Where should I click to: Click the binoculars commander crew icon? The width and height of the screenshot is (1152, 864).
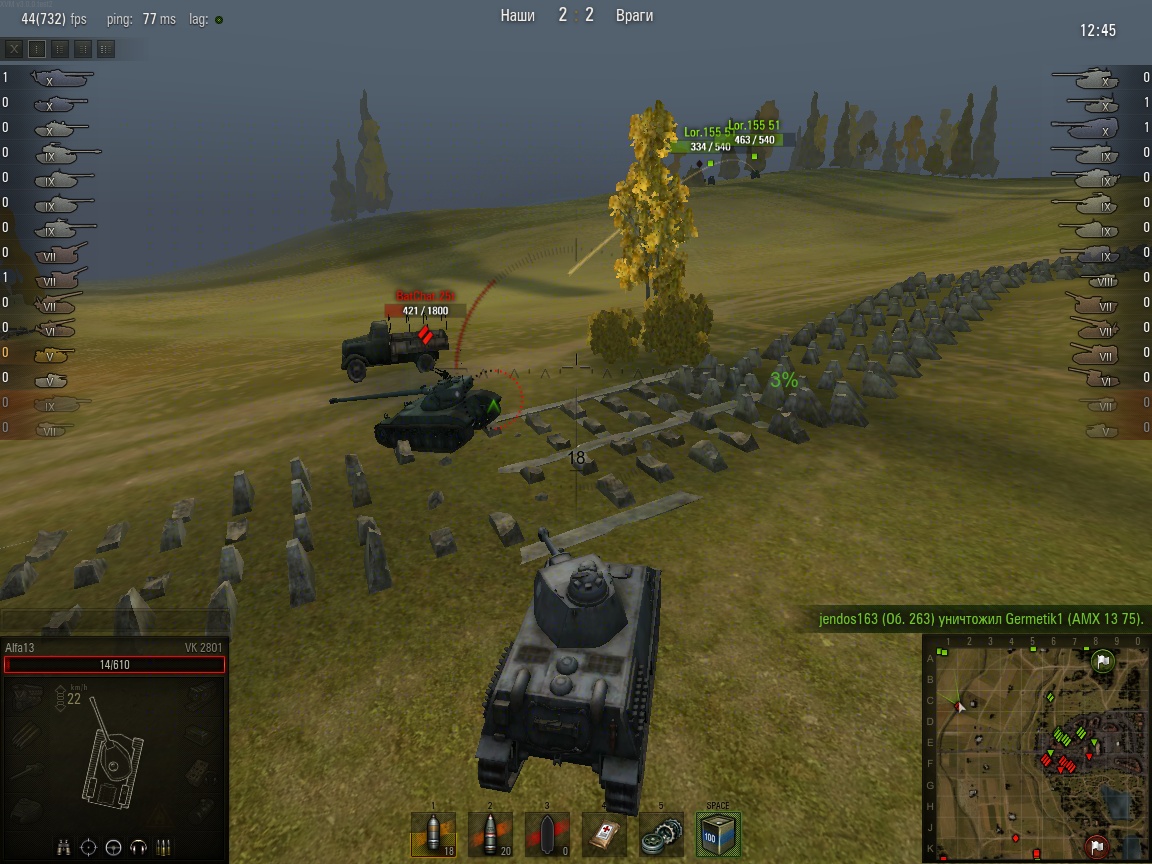[63, 847]
